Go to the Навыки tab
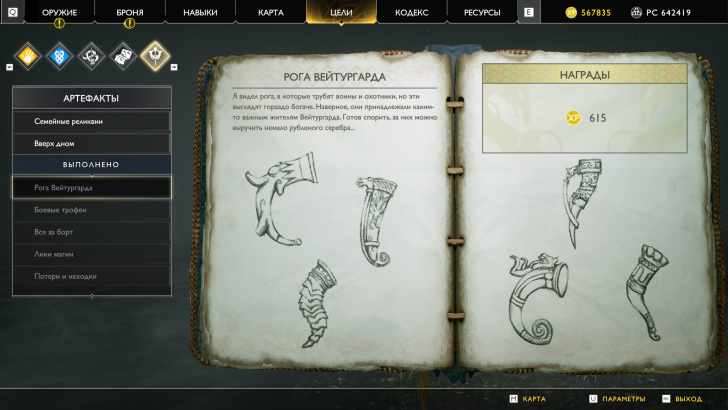The image size is (728, 410). point(200,12)
